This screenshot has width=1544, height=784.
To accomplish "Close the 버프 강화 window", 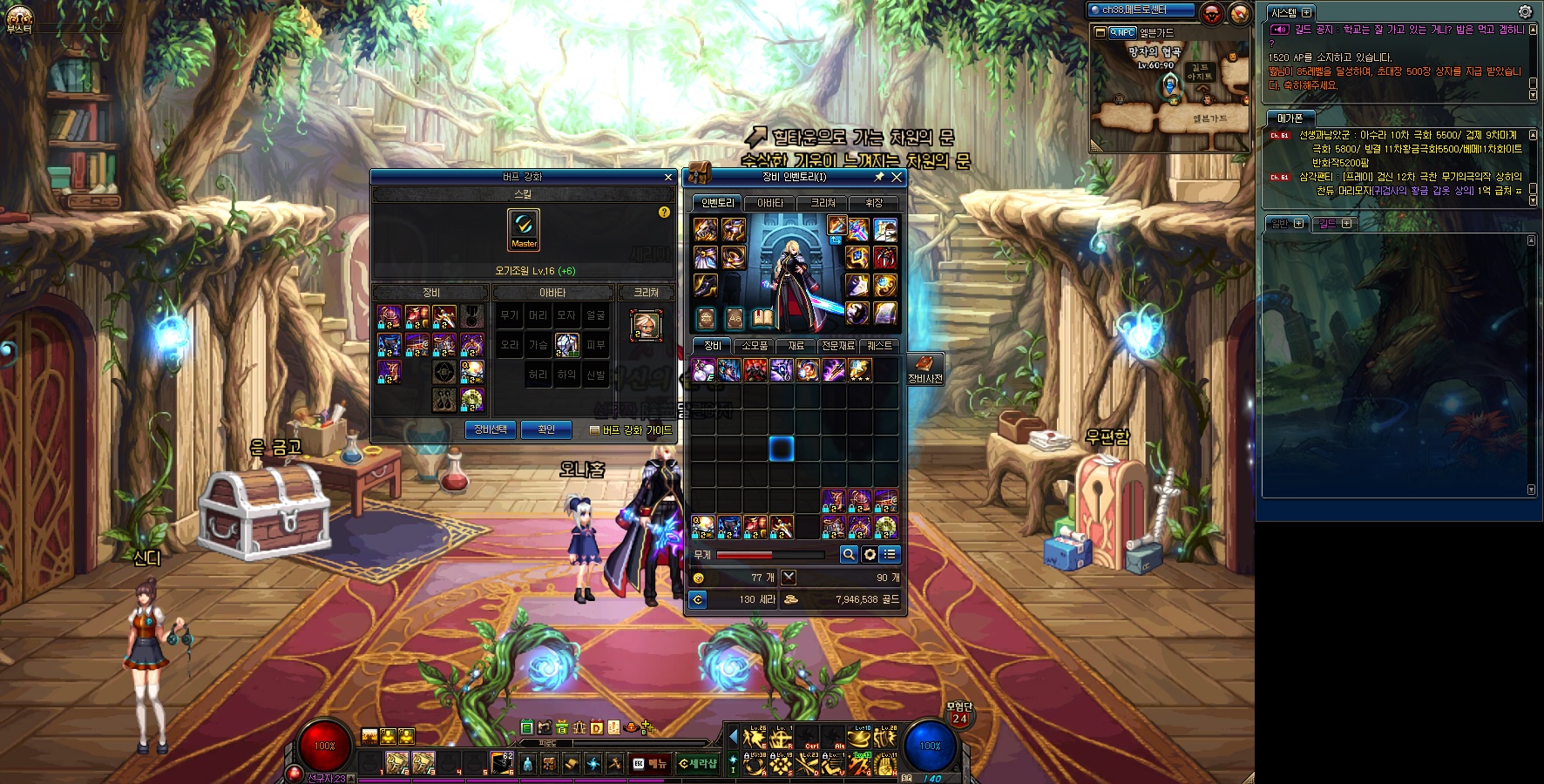I will [x=668, y=177].
